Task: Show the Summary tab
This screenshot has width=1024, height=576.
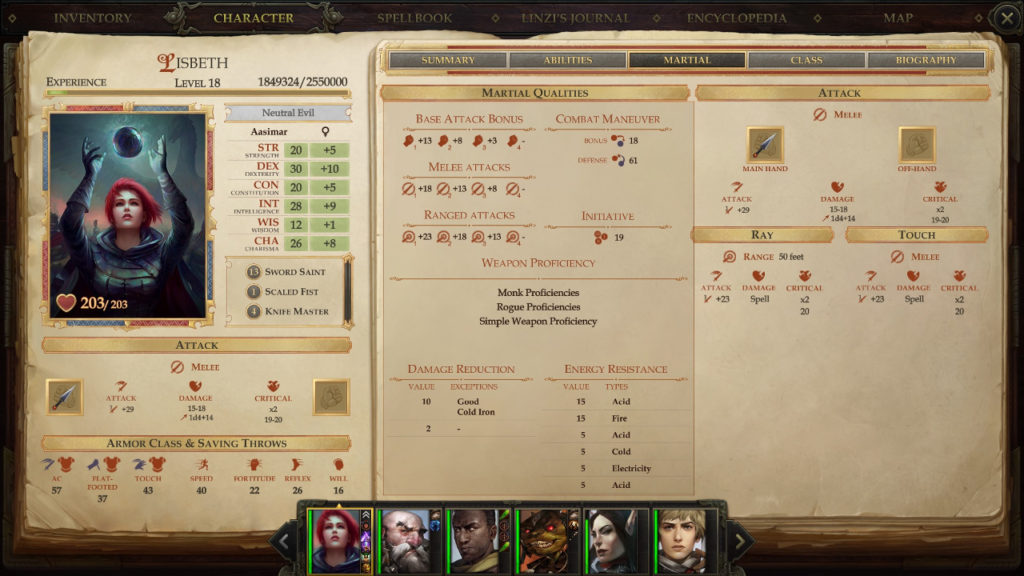Action: (448, 60)
